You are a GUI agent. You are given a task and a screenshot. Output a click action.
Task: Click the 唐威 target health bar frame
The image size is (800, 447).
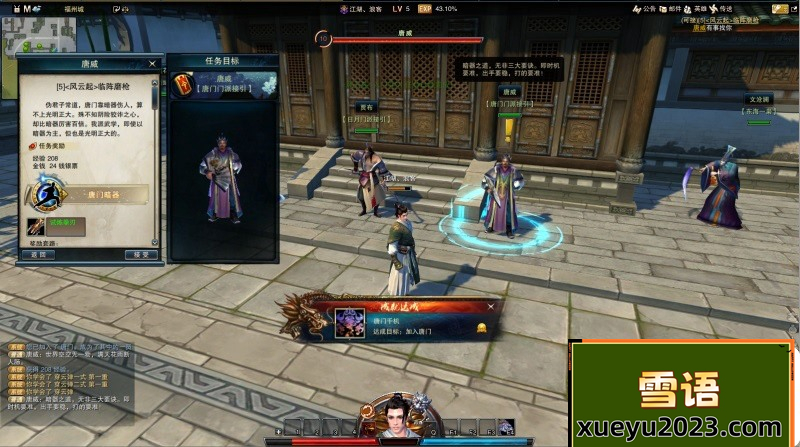pyautogui.click(x=405, y=40)
